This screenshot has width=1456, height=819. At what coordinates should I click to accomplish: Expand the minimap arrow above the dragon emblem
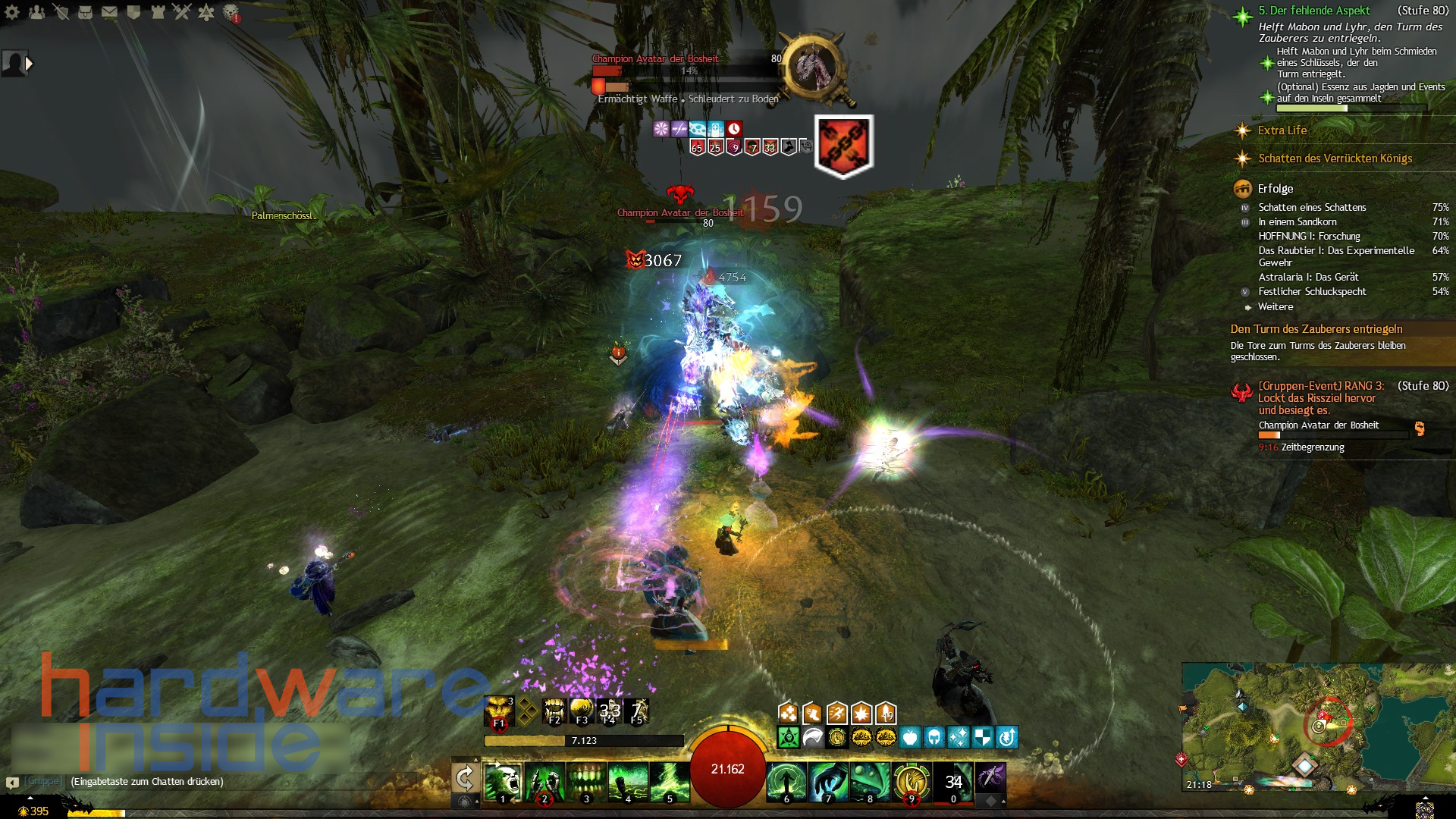(x=1426, y=797)
